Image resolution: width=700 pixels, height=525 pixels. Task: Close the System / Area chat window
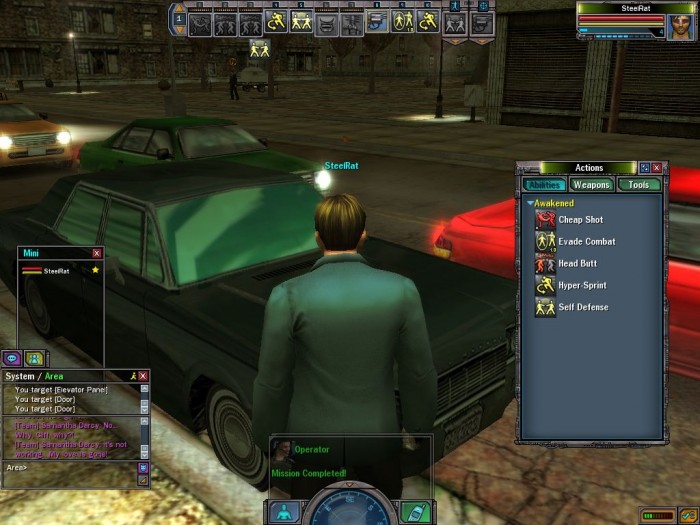pyautogui.click(x=143, y=376)
